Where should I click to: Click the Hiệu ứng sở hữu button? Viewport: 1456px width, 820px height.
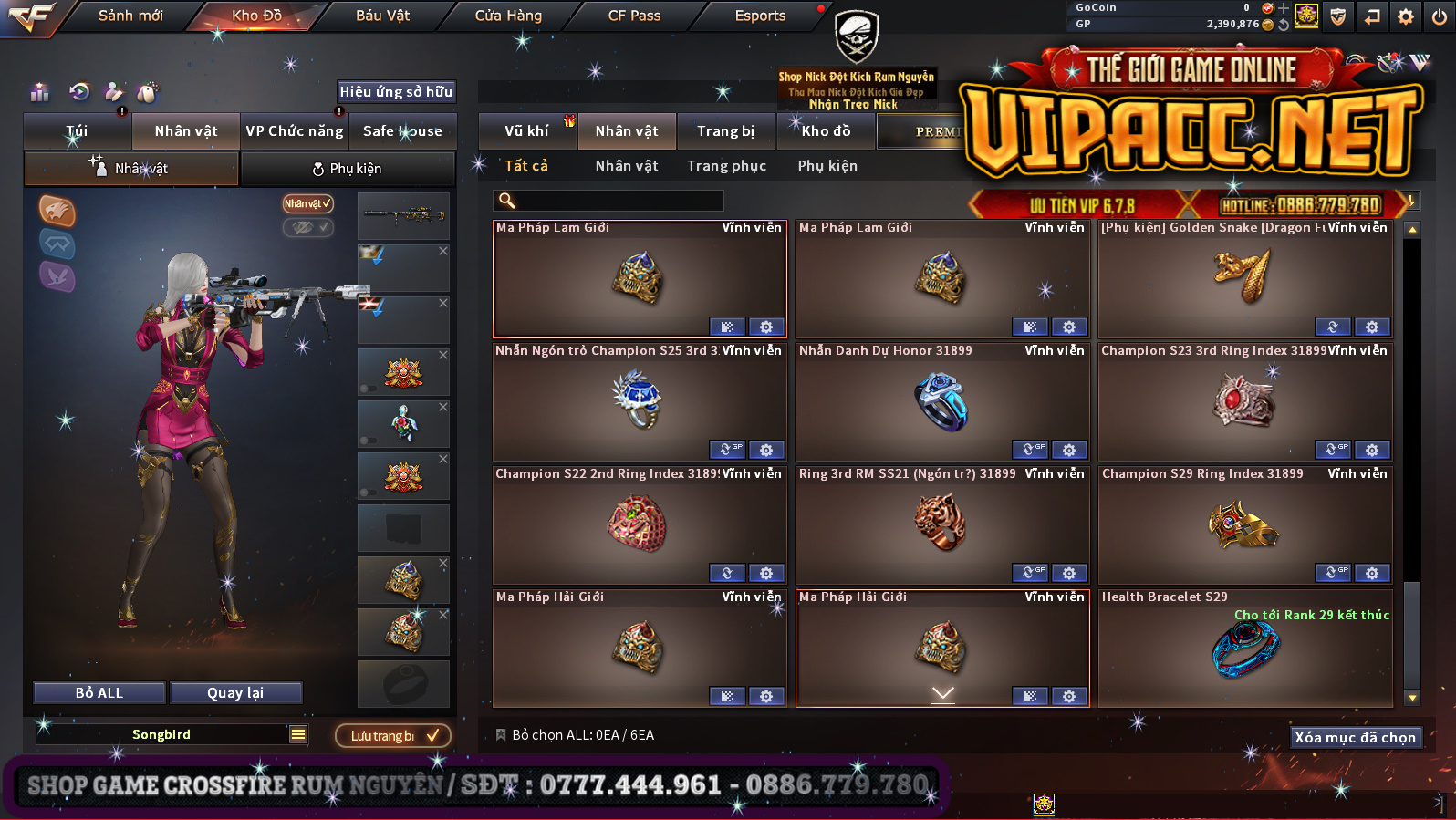pyautogui.click(x=396, y=91)
